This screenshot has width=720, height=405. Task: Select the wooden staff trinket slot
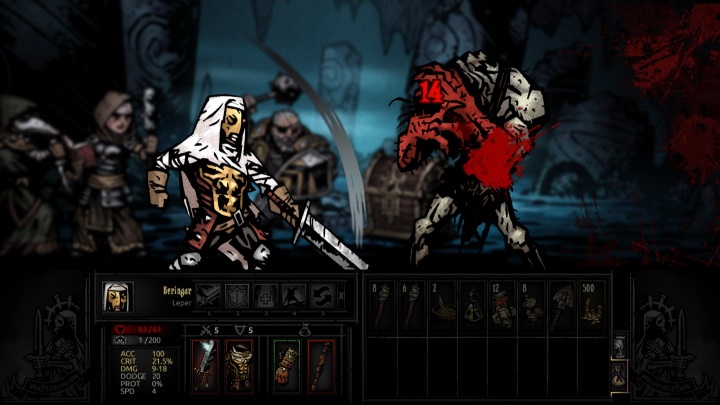(320, 365)
